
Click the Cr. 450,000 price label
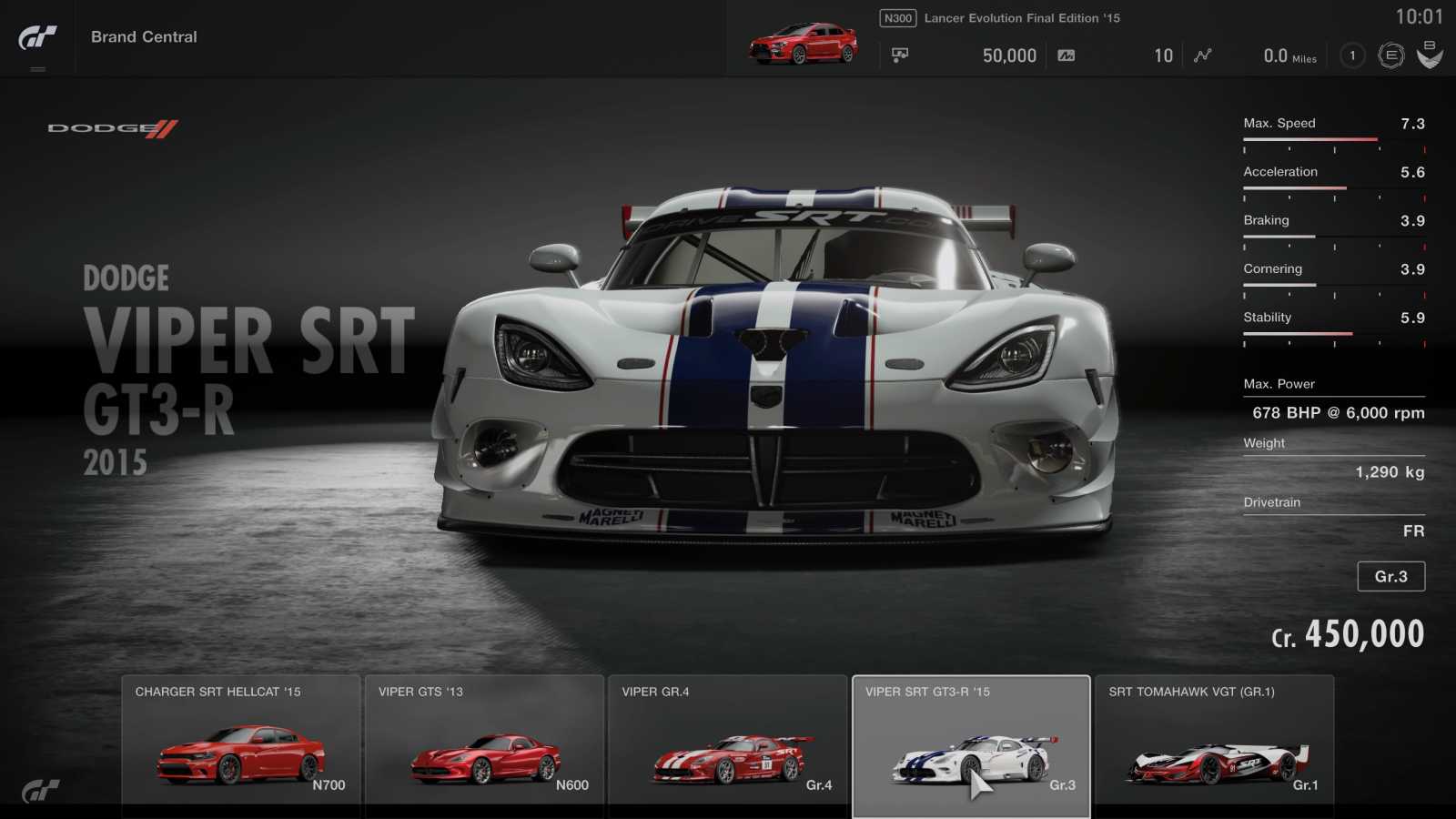click(x=1349, y=632)
